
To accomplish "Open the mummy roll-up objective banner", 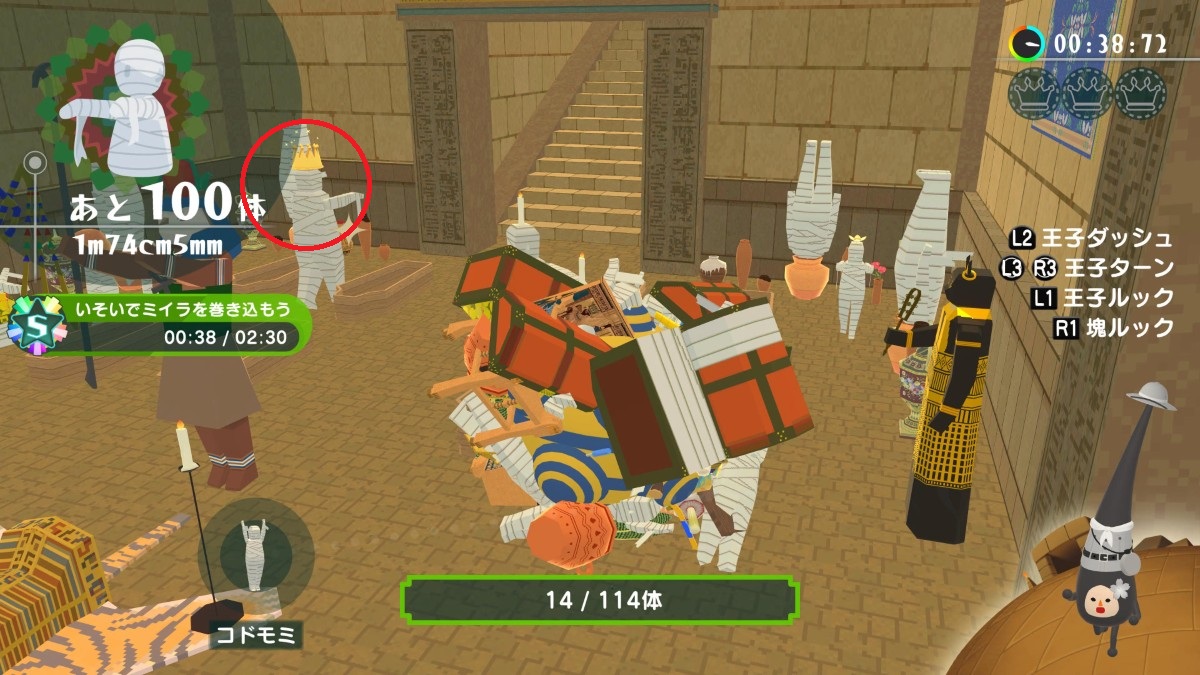I will (180, 324).
